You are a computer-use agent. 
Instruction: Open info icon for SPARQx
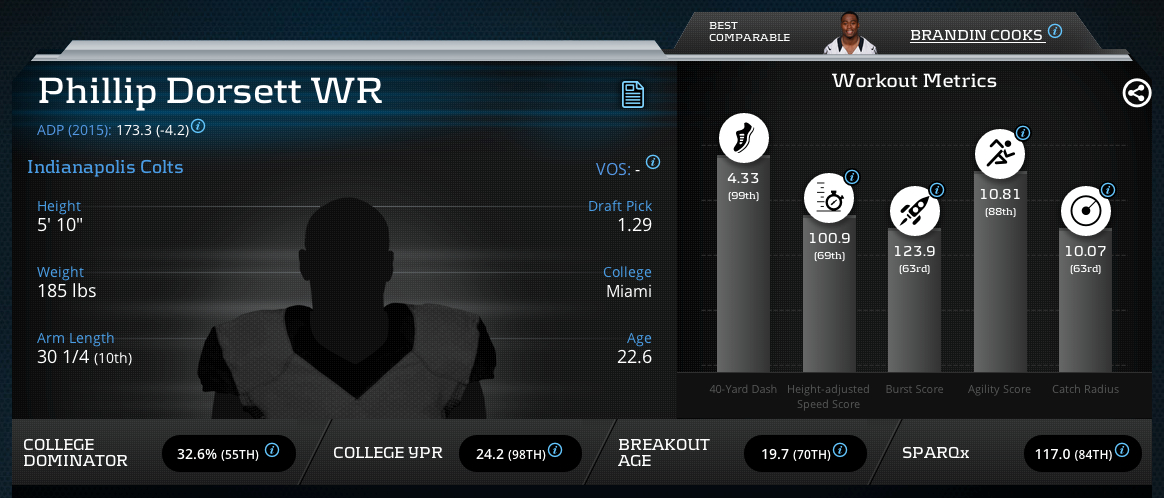(1124, 451)
